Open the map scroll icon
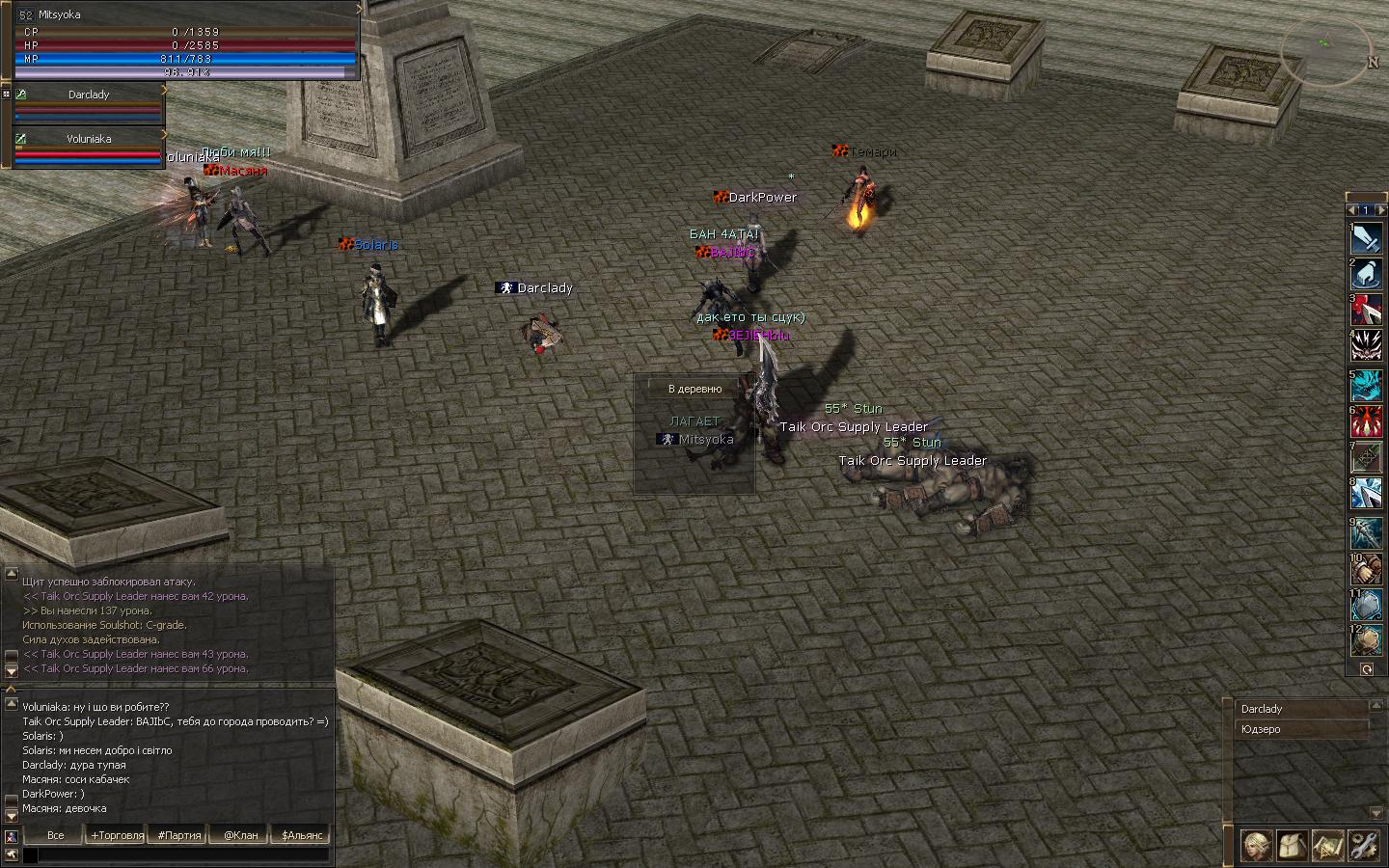 [1327, 846]
